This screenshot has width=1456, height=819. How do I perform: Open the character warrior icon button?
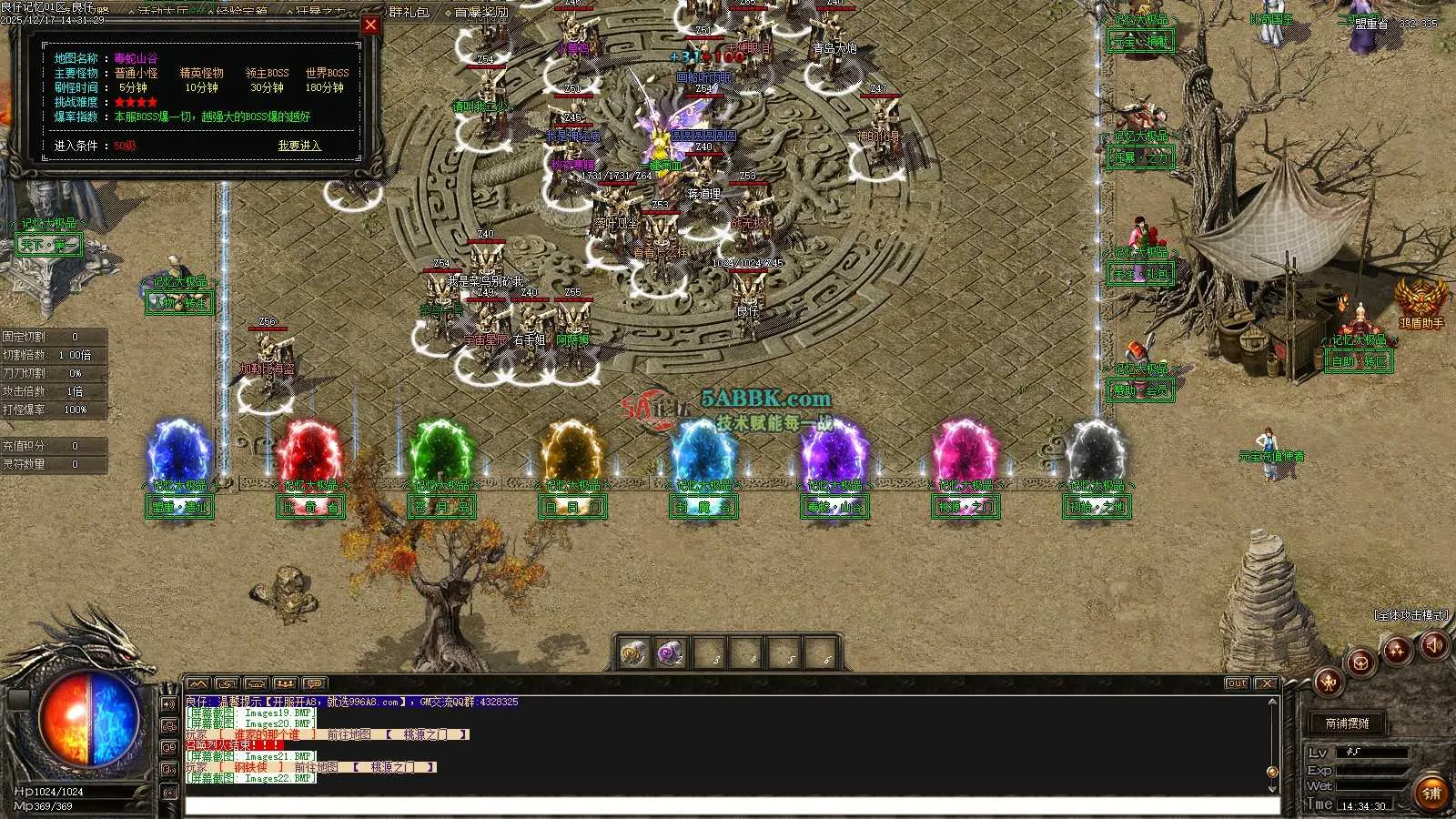[1328, 680]
